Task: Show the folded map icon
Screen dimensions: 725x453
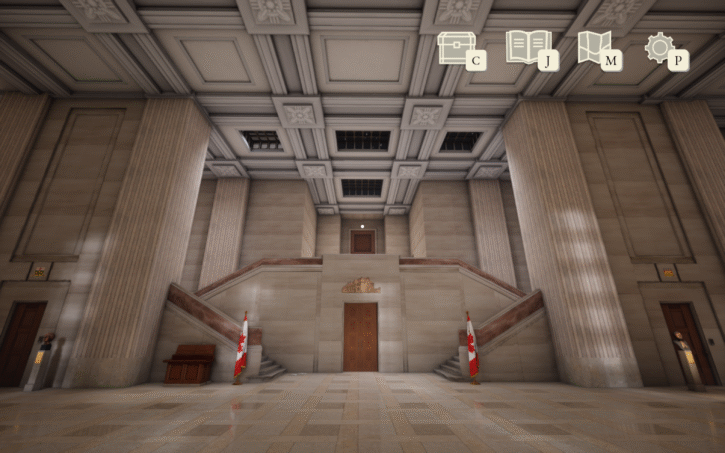Action: (594, 48)
